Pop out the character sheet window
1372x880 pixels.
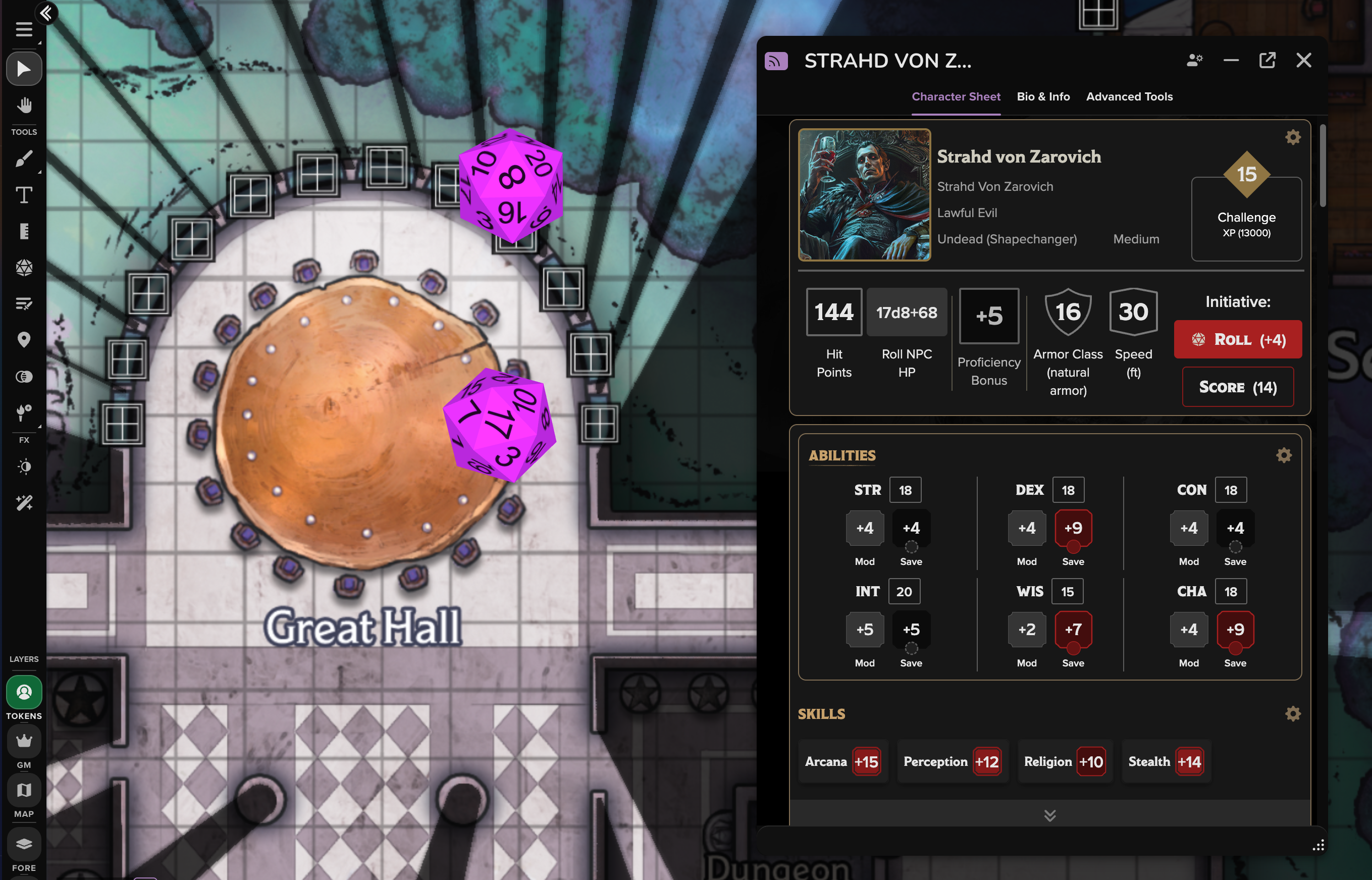coord(1267,60)
